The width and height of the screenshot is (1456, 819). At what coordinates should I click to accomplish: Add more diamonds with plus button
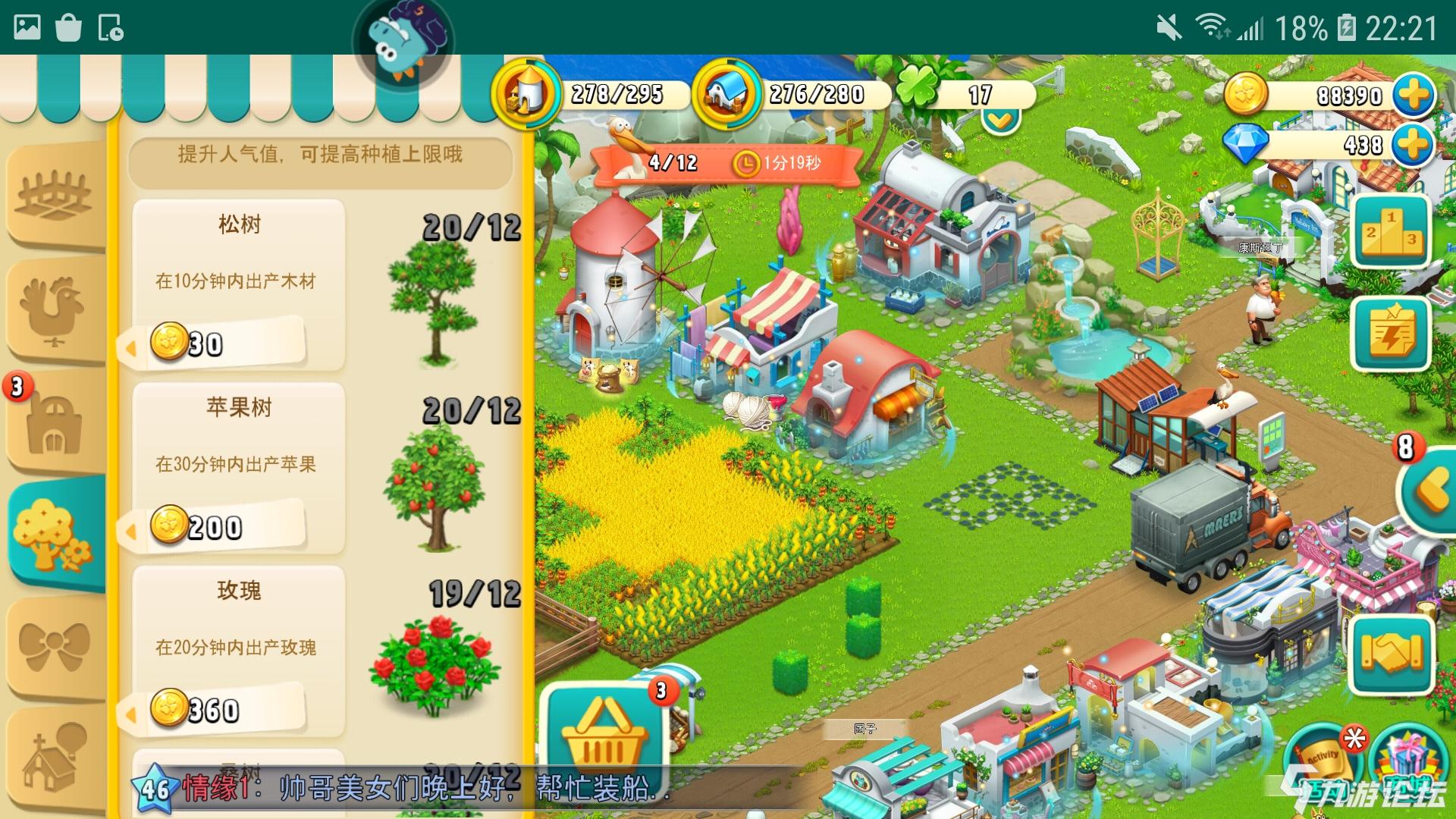click(1414, 145)
